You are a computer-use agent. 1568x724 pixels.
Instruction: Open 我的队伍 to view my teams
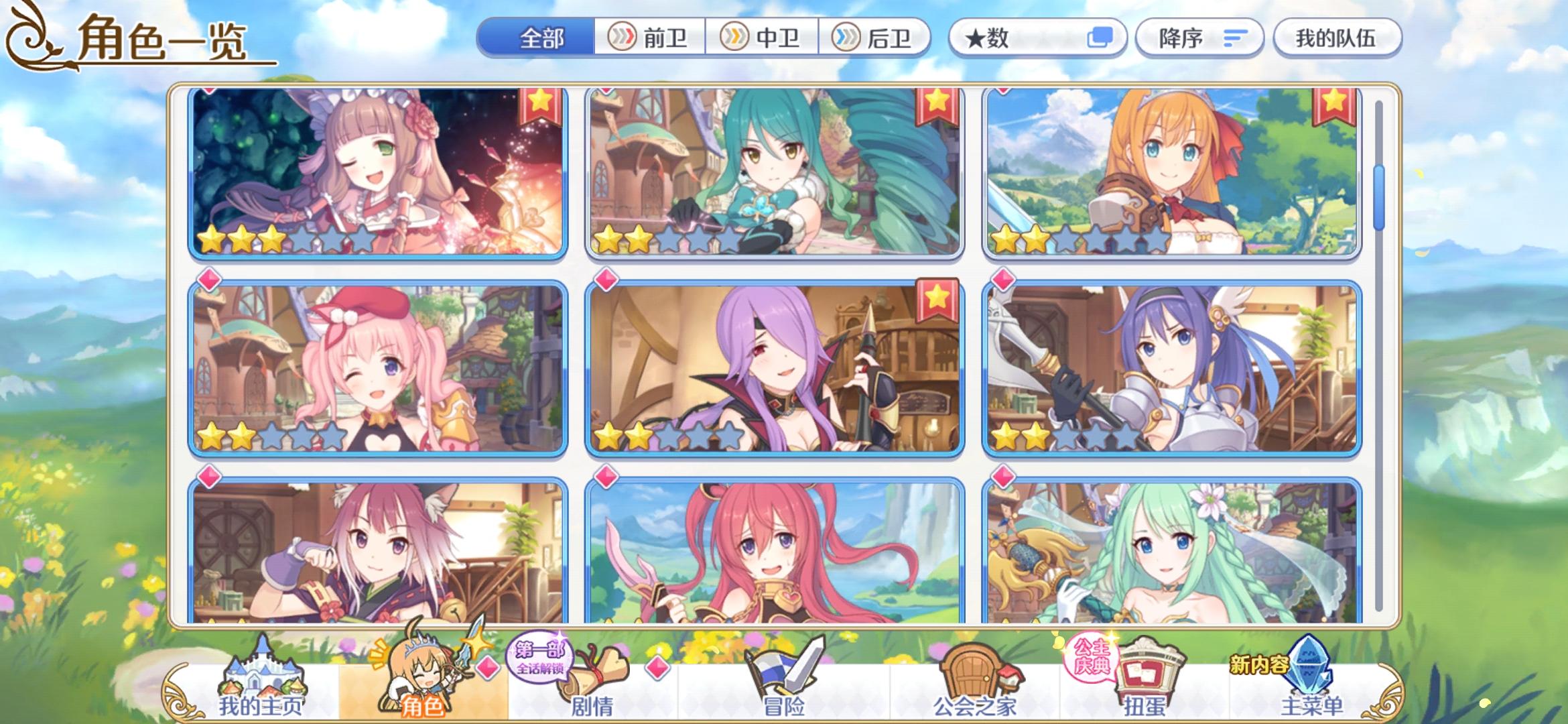(x=1336, y=38)
